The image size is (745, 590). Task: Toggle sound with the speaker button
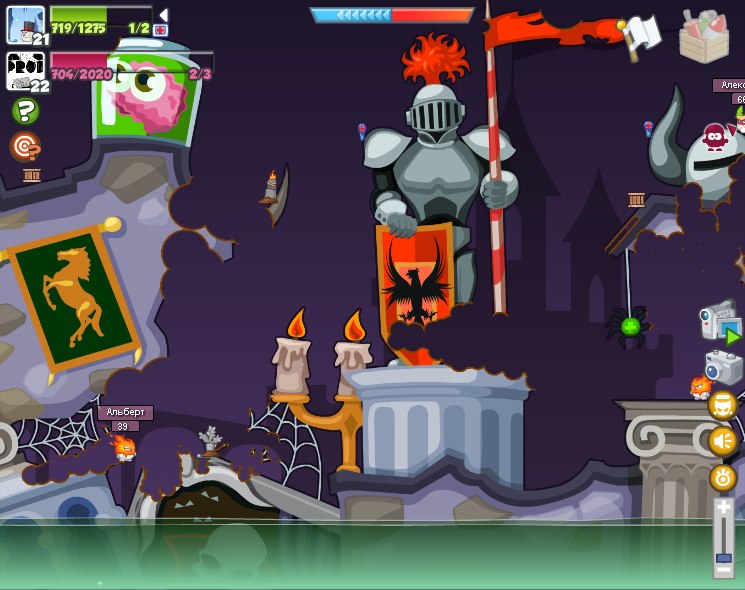(722, 441)
